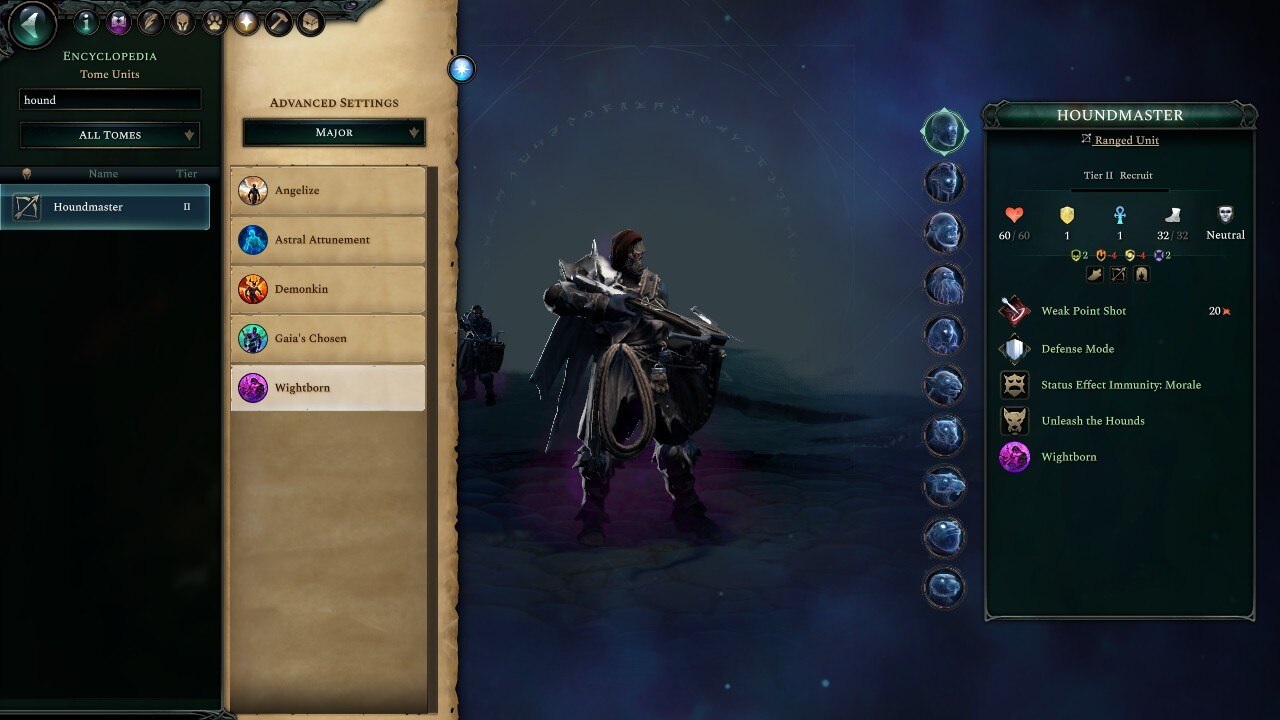Click the Unleash the Hounds ability icon
Screen dimensions: 1280x720
click(x=1014, y=421)
